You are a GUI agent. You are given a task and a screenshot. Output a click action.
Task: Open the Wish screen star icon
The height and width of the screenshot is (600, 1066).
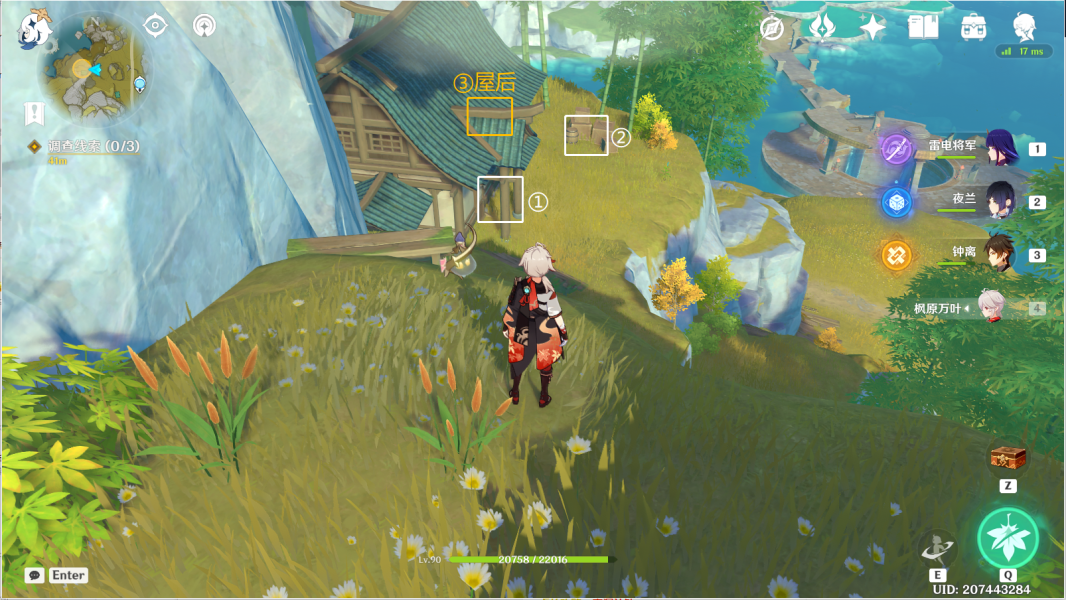(872, 27)
